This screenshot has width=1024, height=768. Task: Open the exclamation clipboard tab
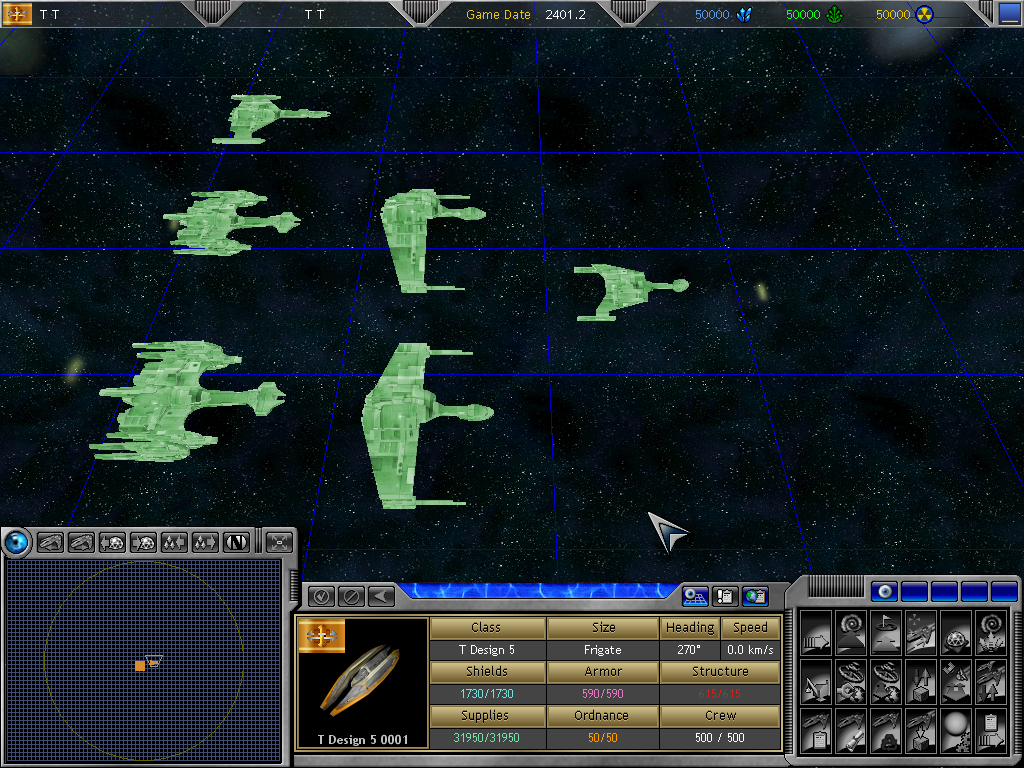[x=725, y=597]
